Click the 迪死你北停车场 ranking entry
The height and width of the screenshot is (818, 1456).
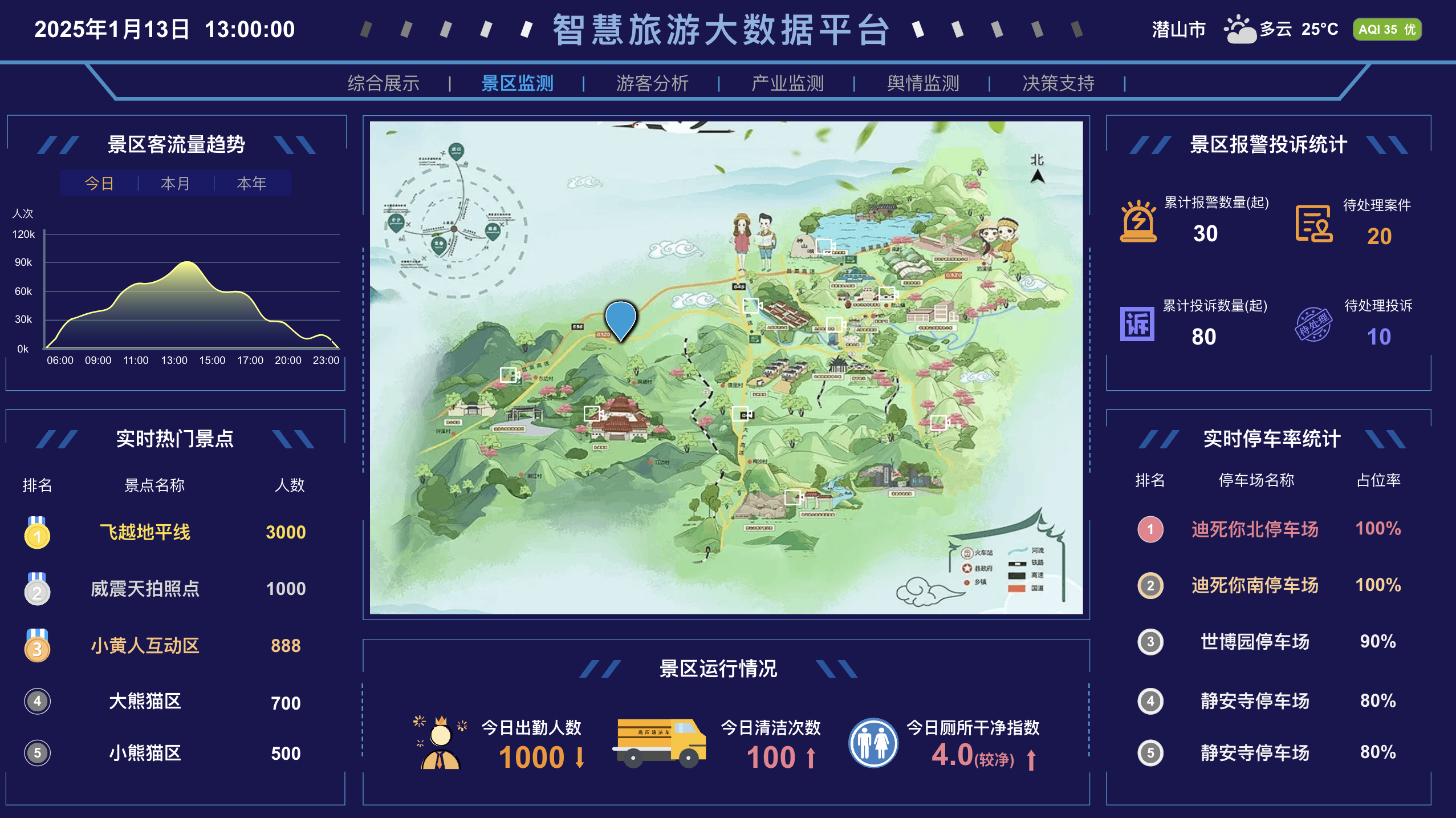1256,529
